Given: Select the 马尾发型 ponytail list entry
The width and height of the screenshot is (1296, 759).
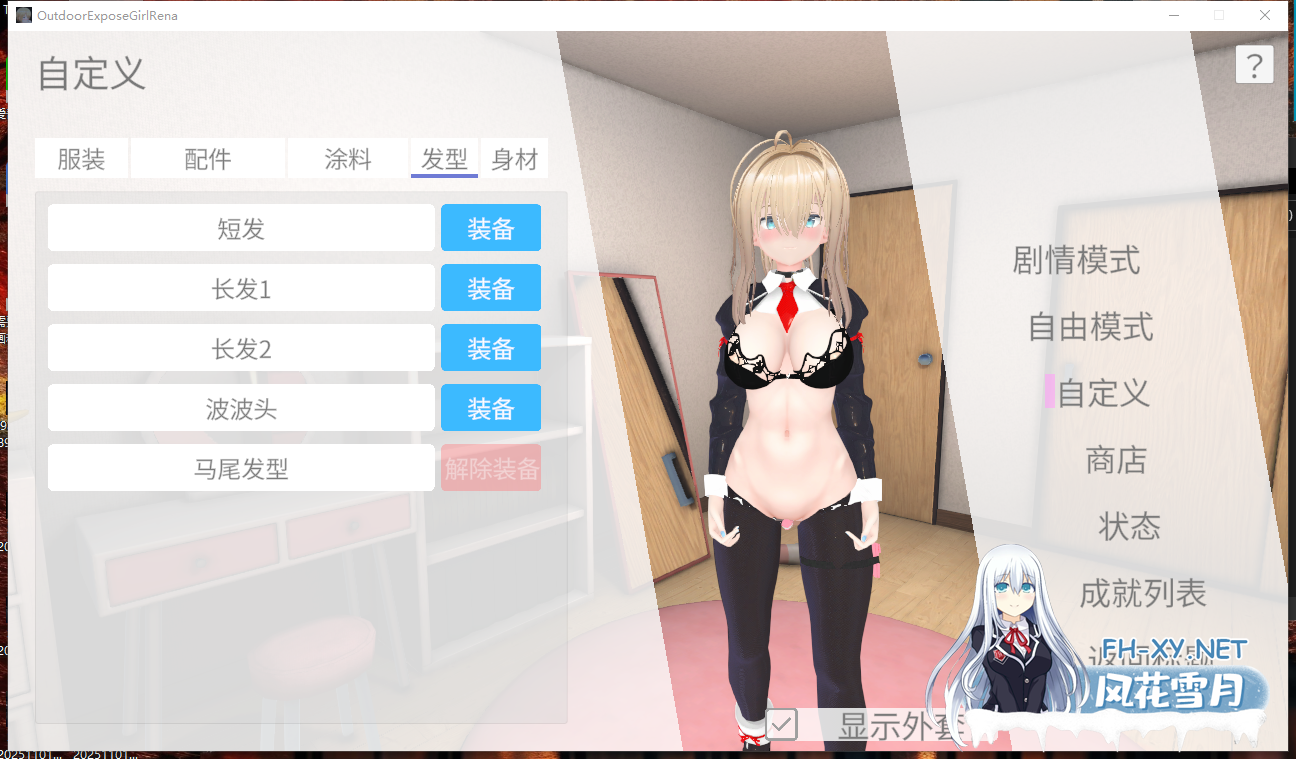Looking at the screenshot, I should (241, 467).
